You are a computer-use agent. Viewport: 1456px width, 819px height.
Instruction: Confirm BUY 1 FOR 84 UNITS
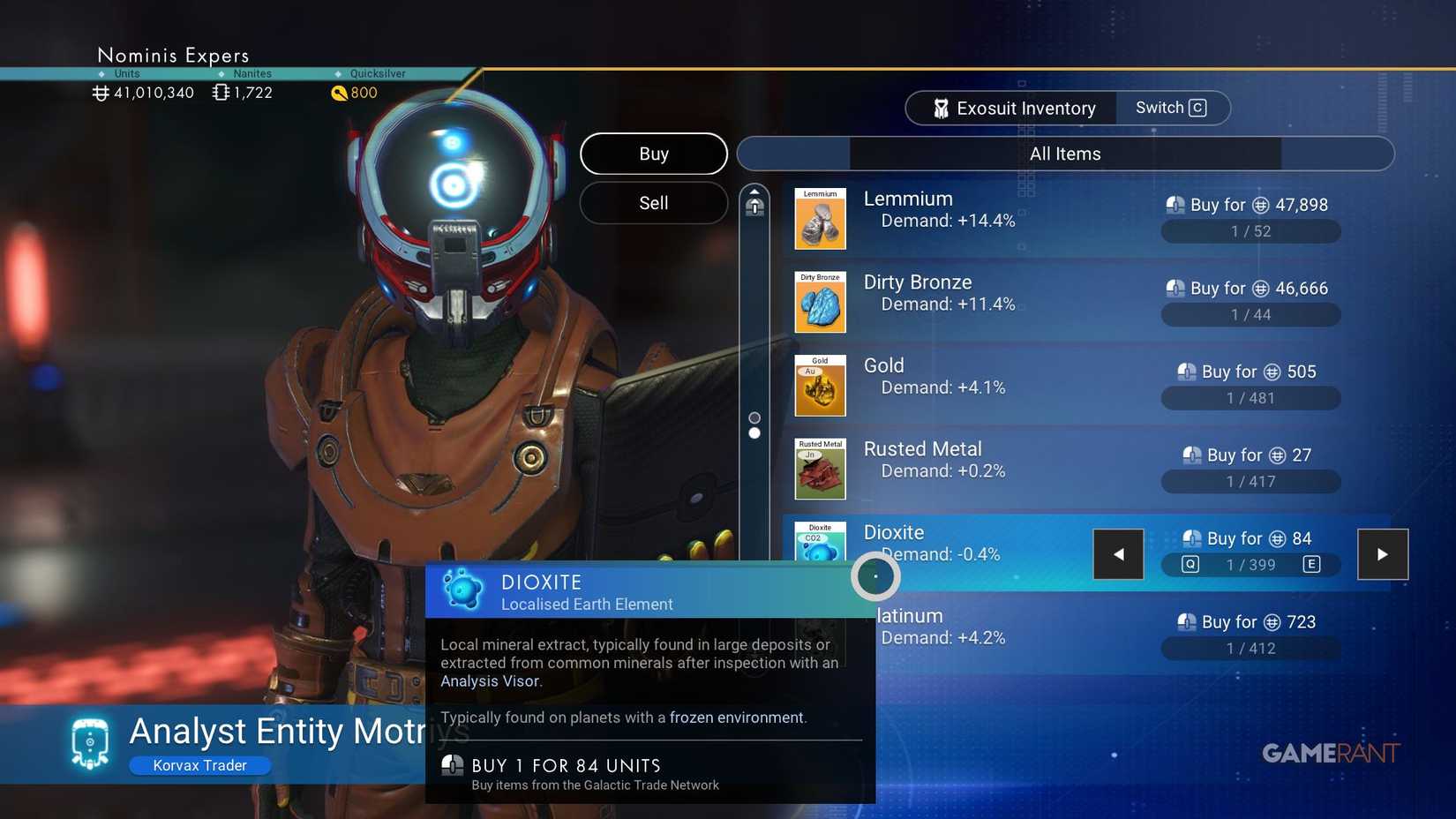click(x=567, y=766)
